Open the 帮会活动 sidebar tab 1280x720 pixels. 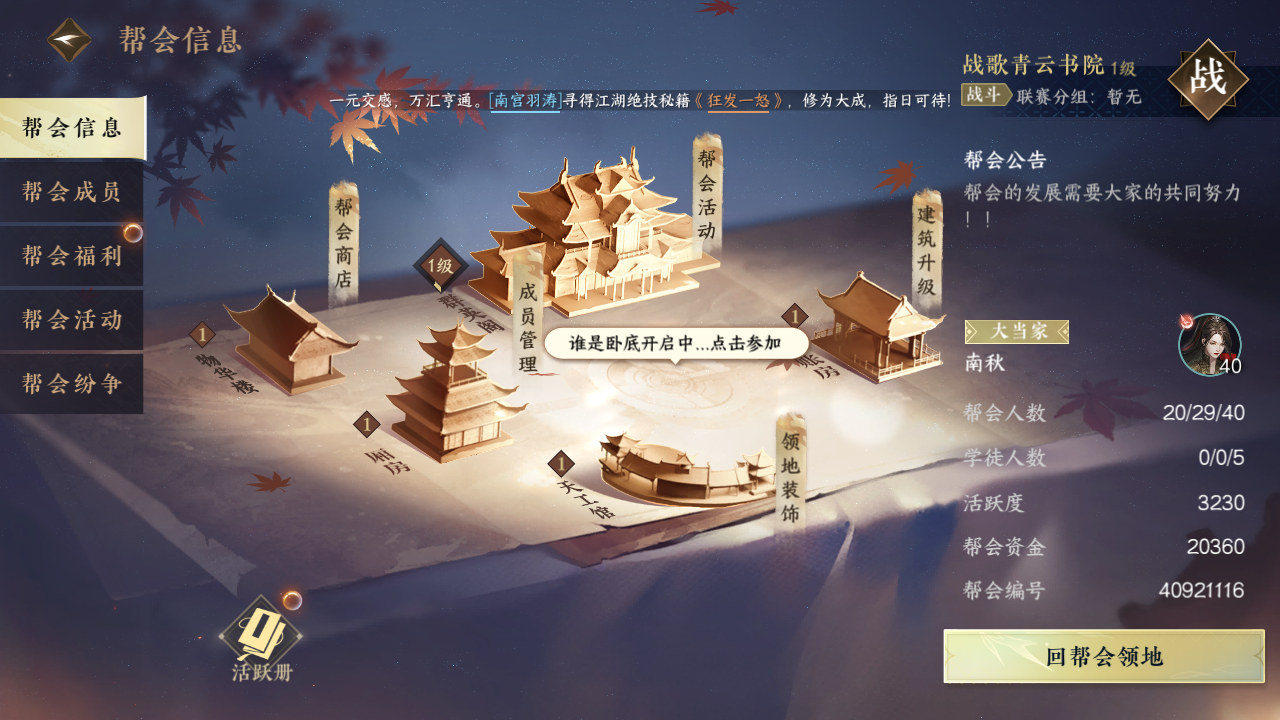(x=70, y=320)
